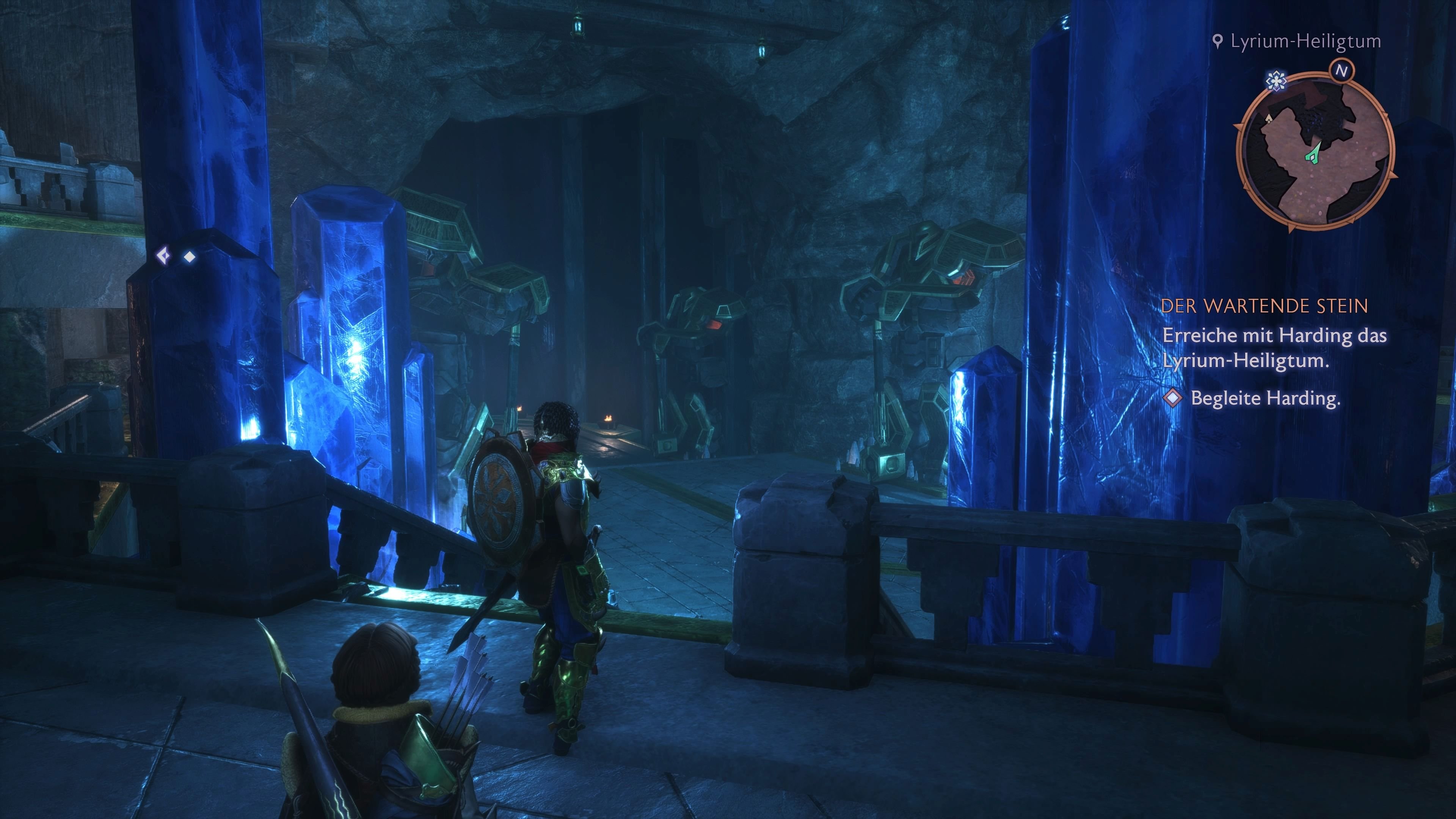Click the gold chevron marker on the minimap

pos(1269,119)
